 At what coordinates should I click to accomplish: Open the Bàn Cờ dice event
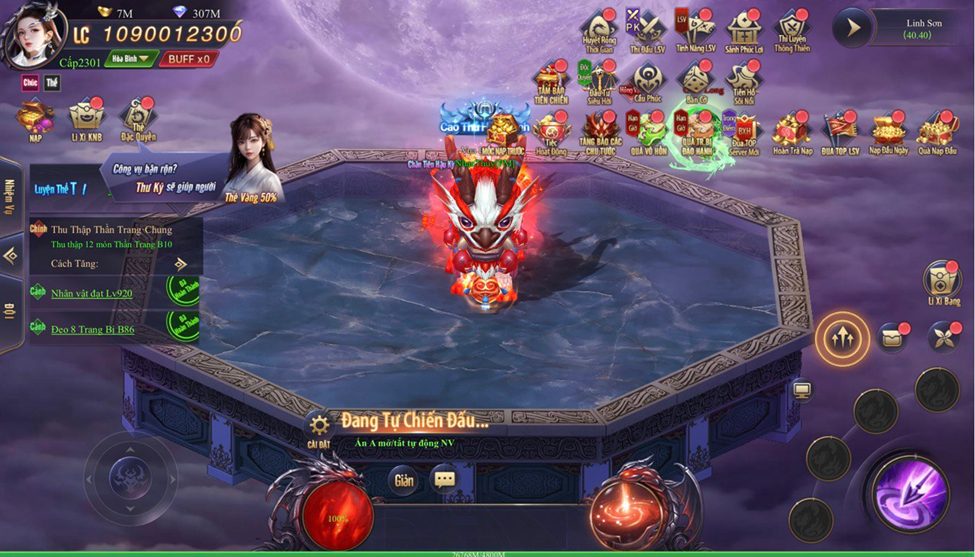(x=695, y=80)
